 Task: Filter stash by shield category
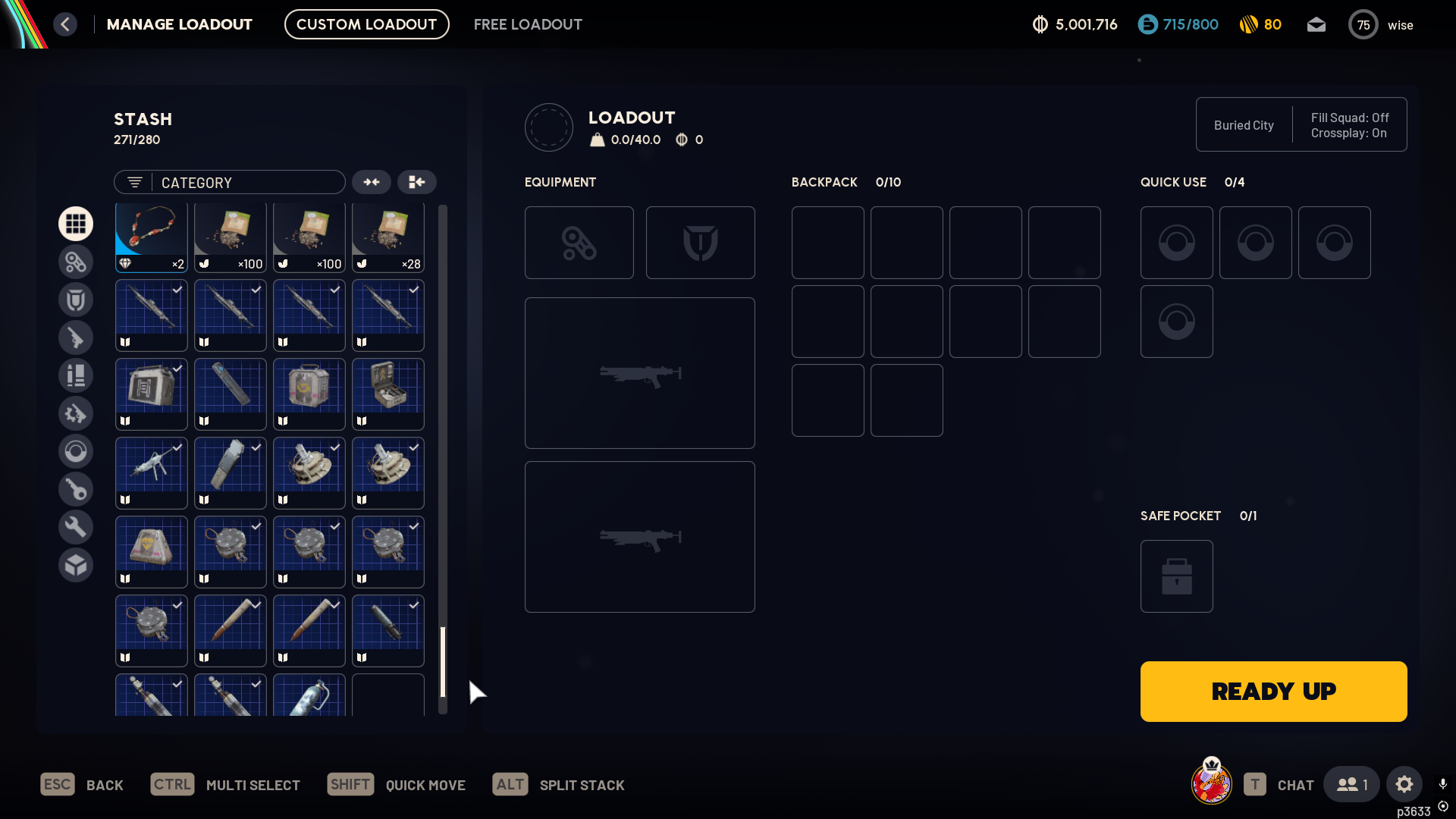(x=76, y=300)
